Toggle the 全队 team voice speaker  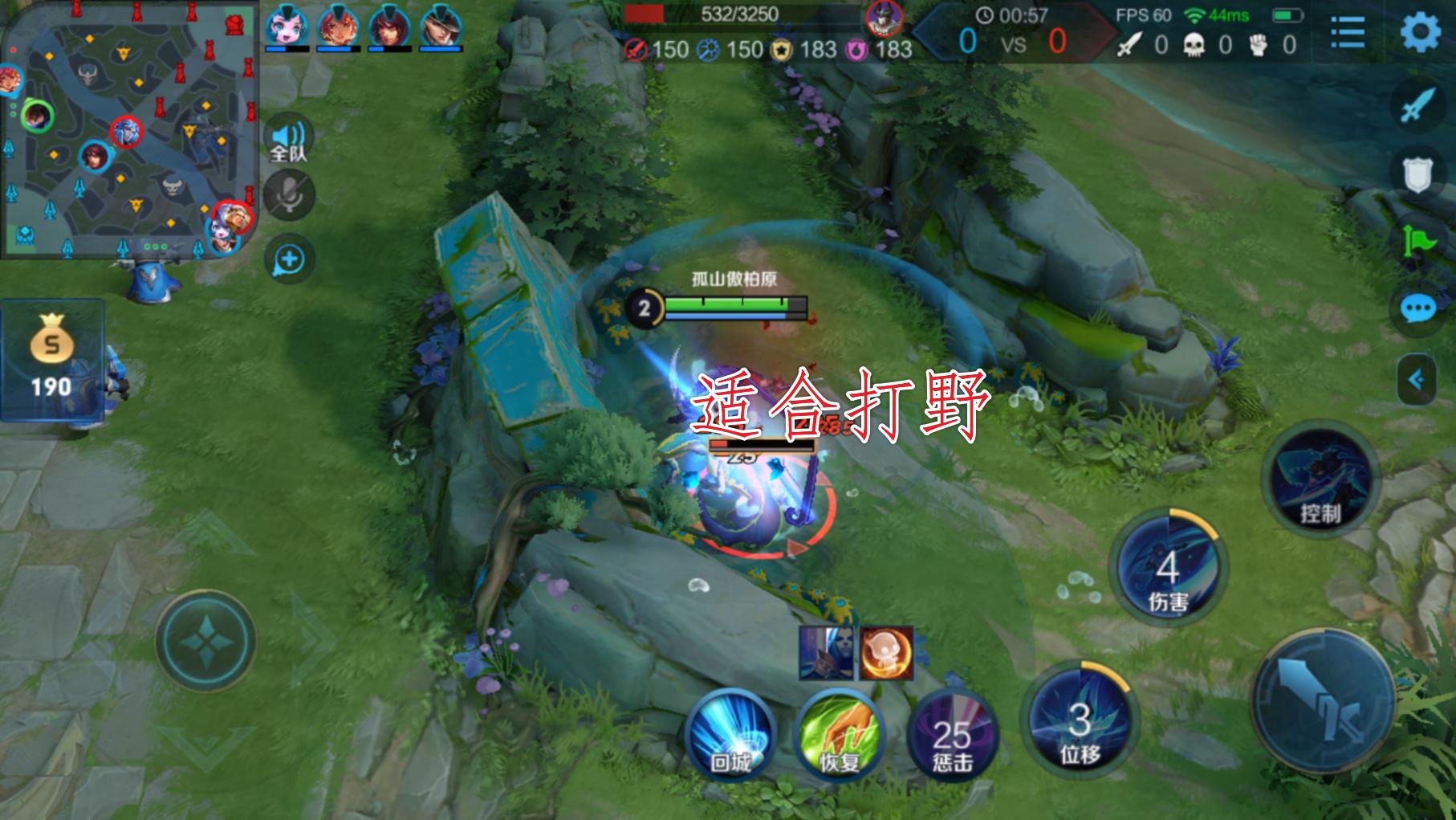pyautogui.click(x=288, y=140)
